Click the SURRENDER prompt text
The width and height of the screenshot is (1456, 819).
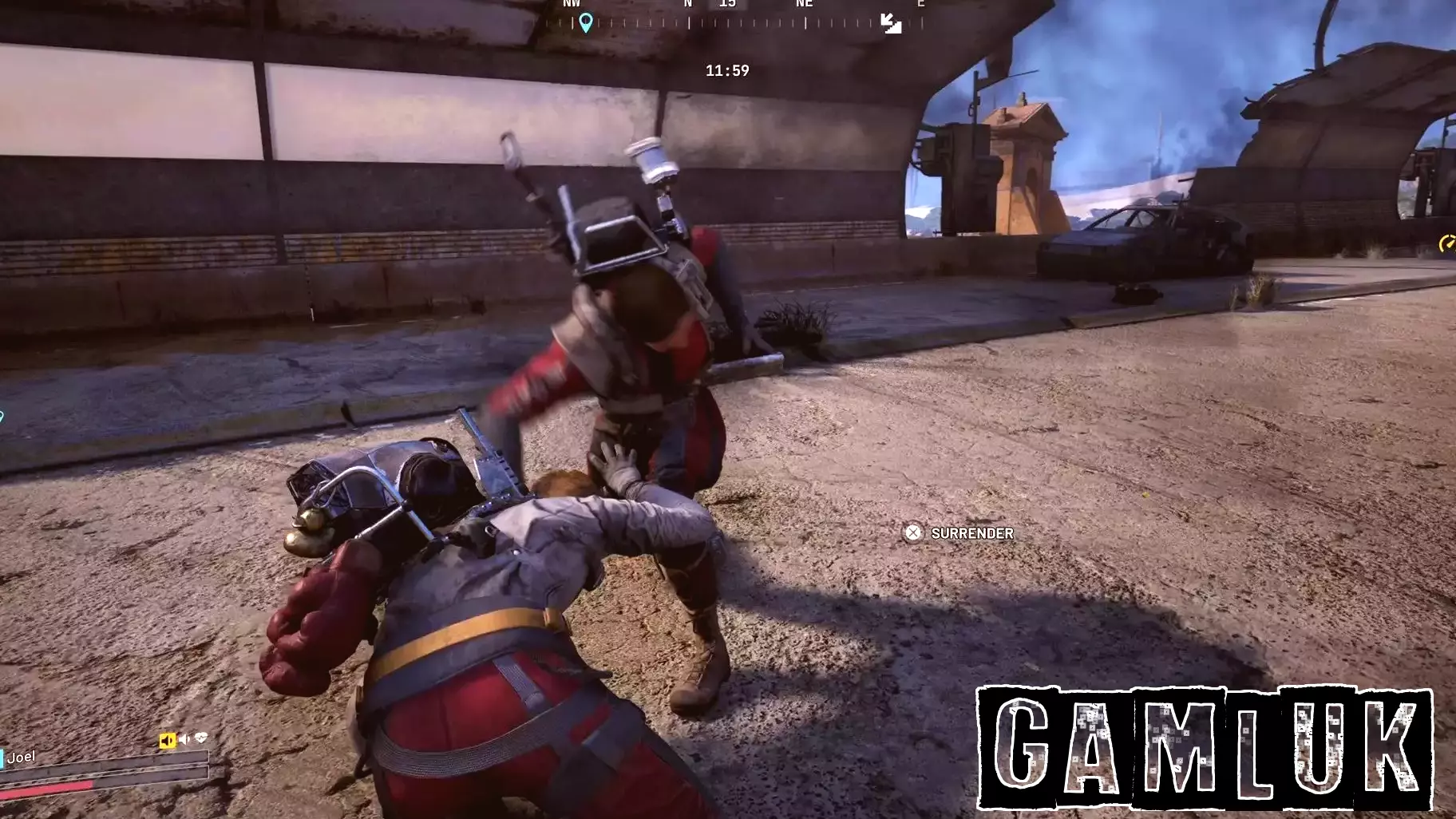[x=971, y=533]
